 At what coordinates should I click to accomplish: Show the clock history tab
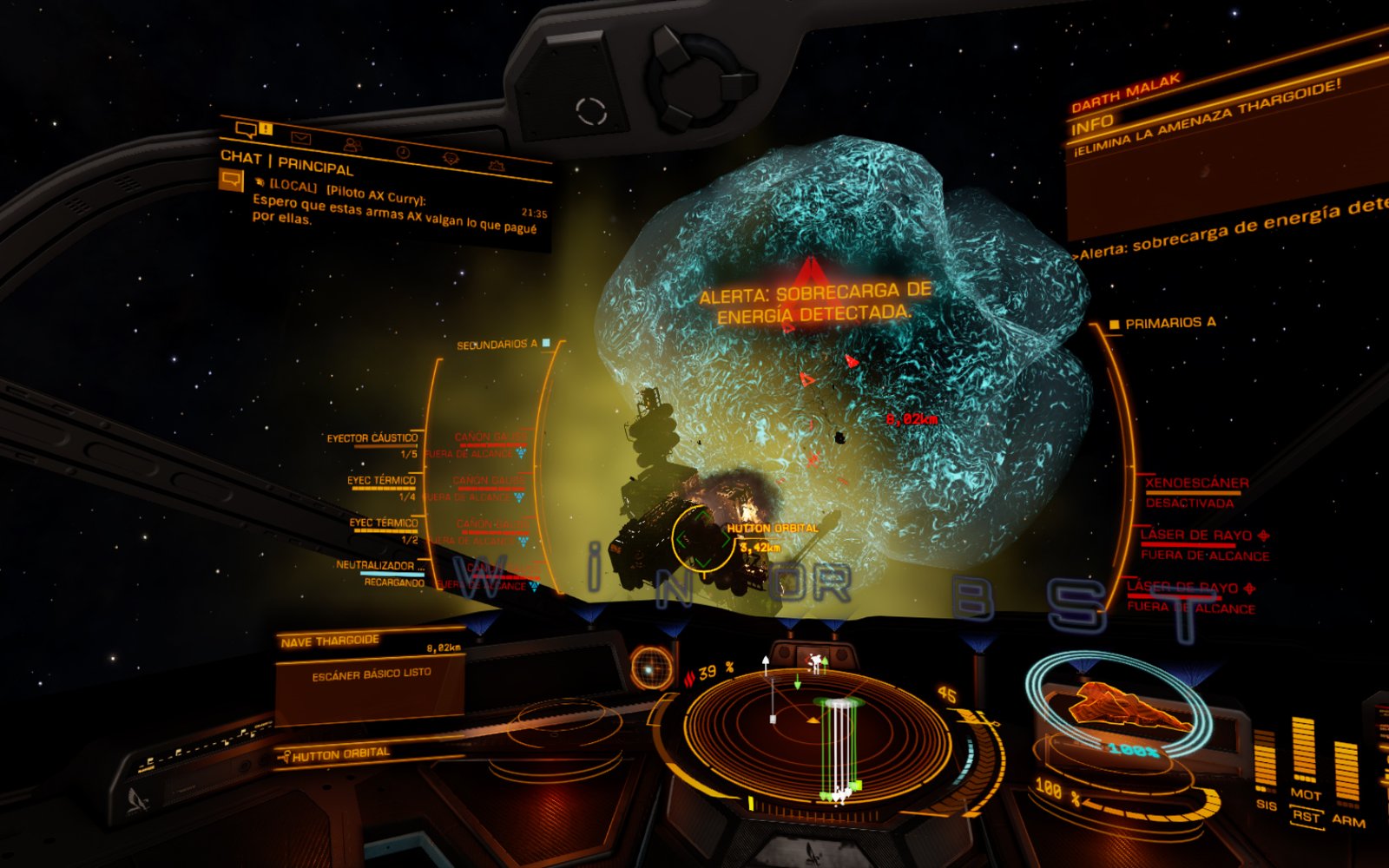click(403, 152)
